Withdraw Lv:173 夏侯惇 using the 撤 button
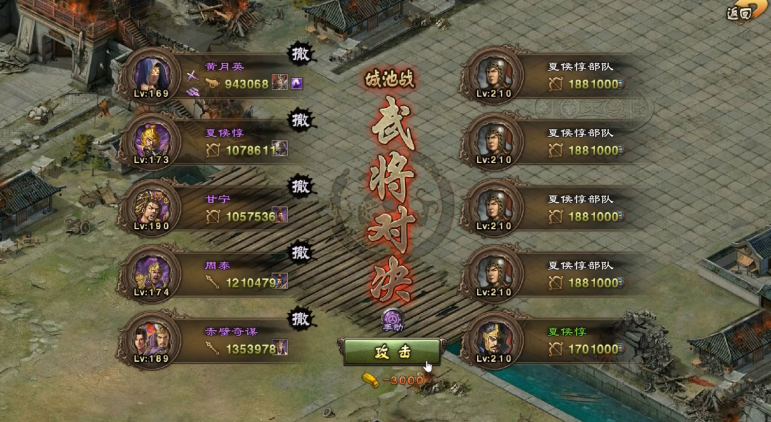Screen dimensions: 771x422 click(x=300, y=121)
